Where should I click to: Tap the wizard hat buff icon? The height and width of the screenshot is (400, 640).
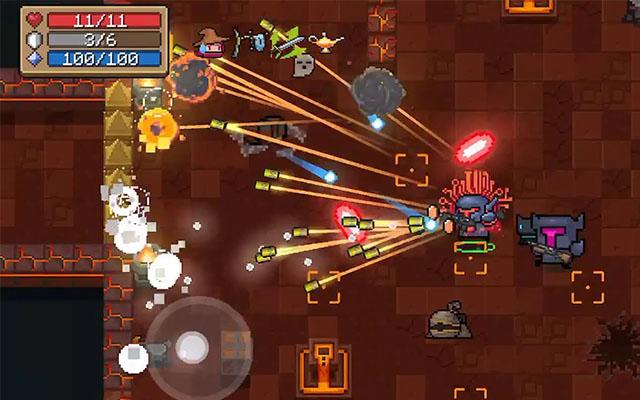click(208, 41)
